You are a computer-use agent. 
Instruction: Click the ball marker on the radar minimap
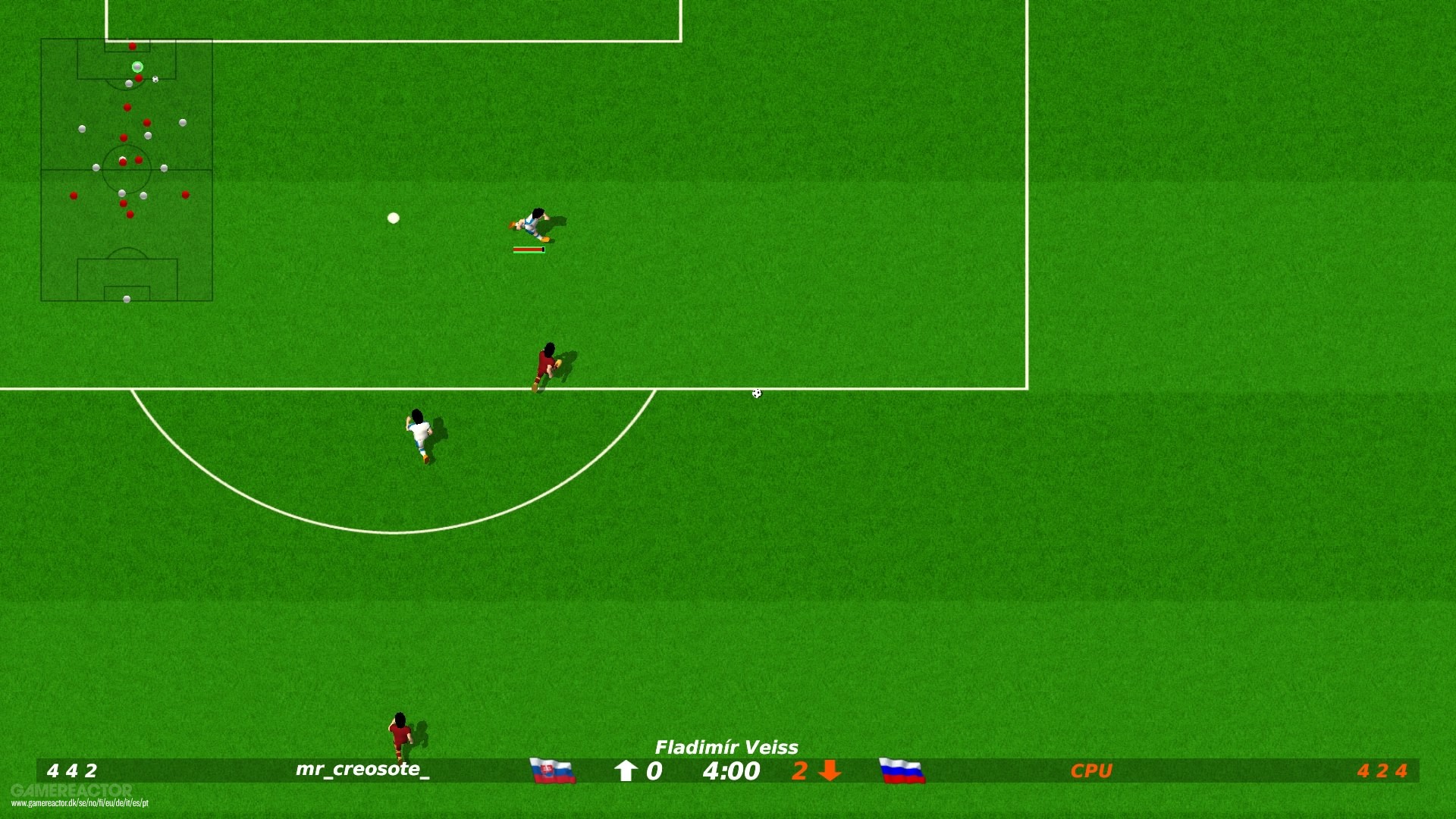(154, 79)
